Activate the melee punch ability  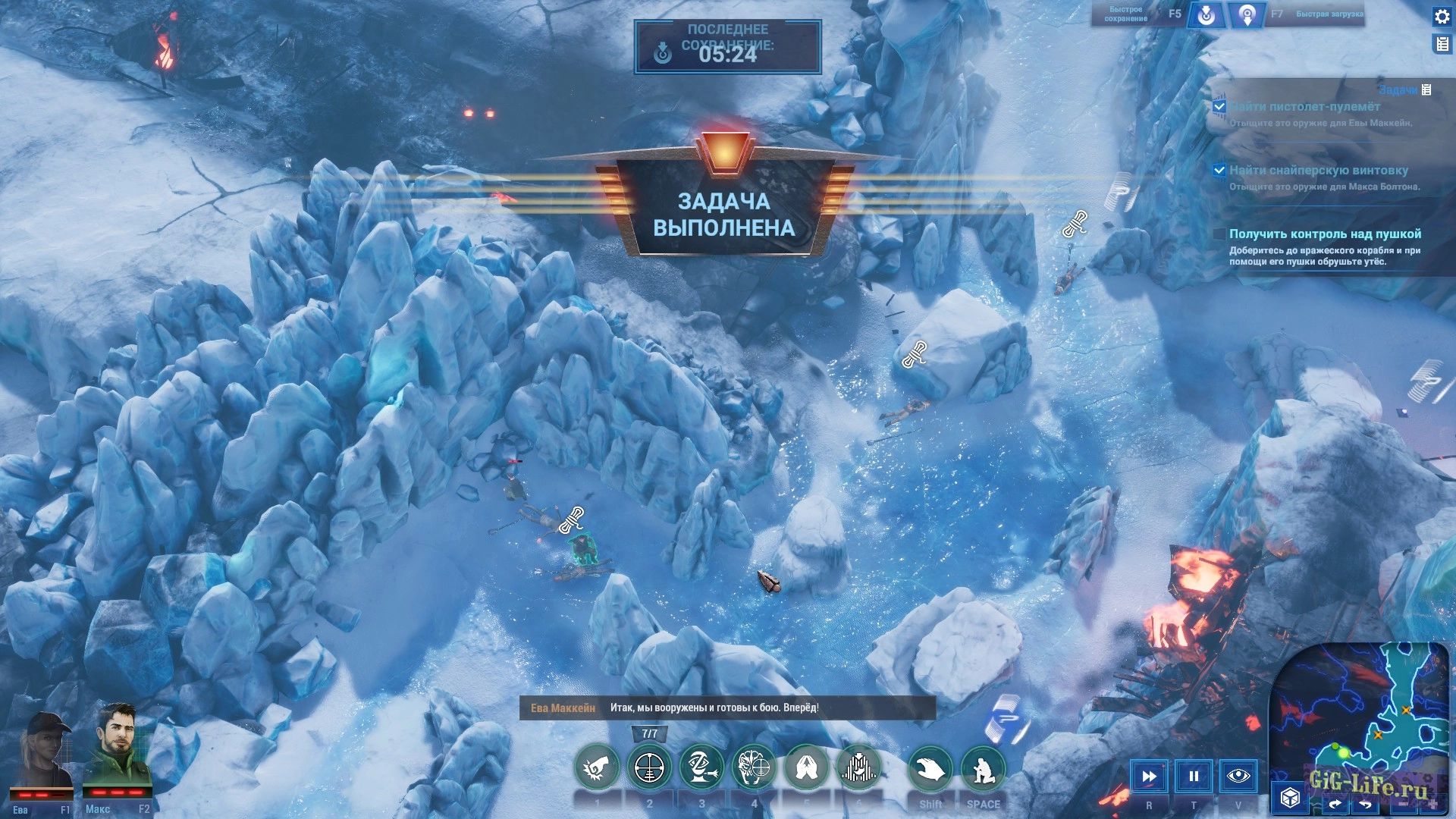(x=597, y=769)
